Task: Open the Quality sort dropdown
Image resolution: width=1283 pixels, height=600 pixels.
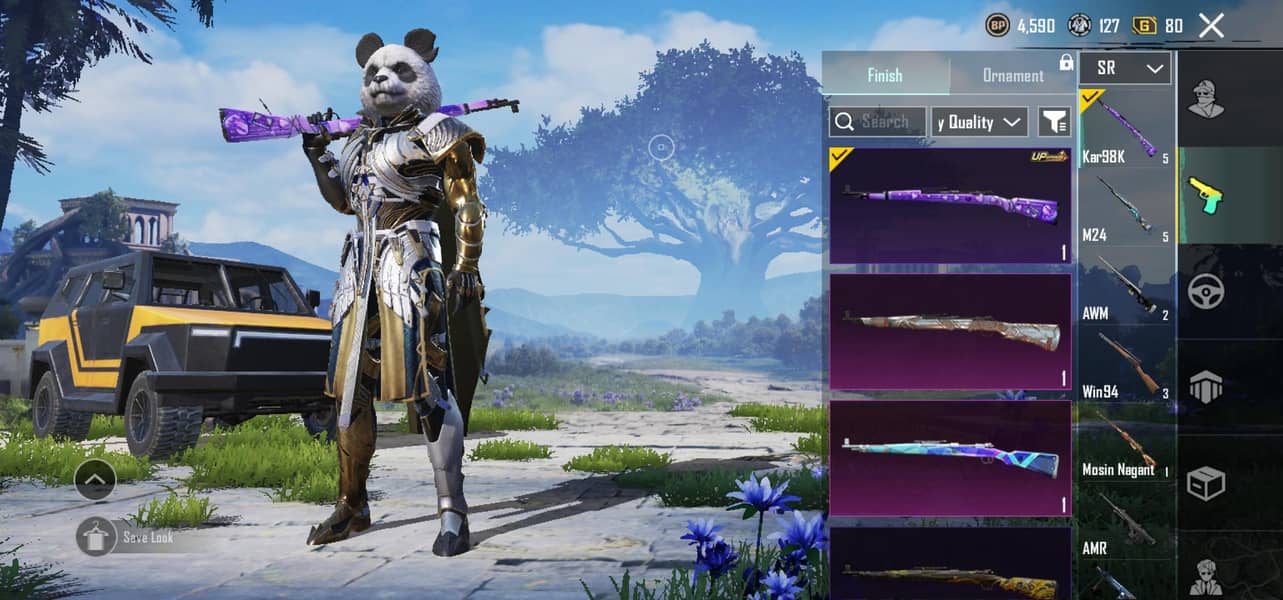Action: click(x=979, y=122)
